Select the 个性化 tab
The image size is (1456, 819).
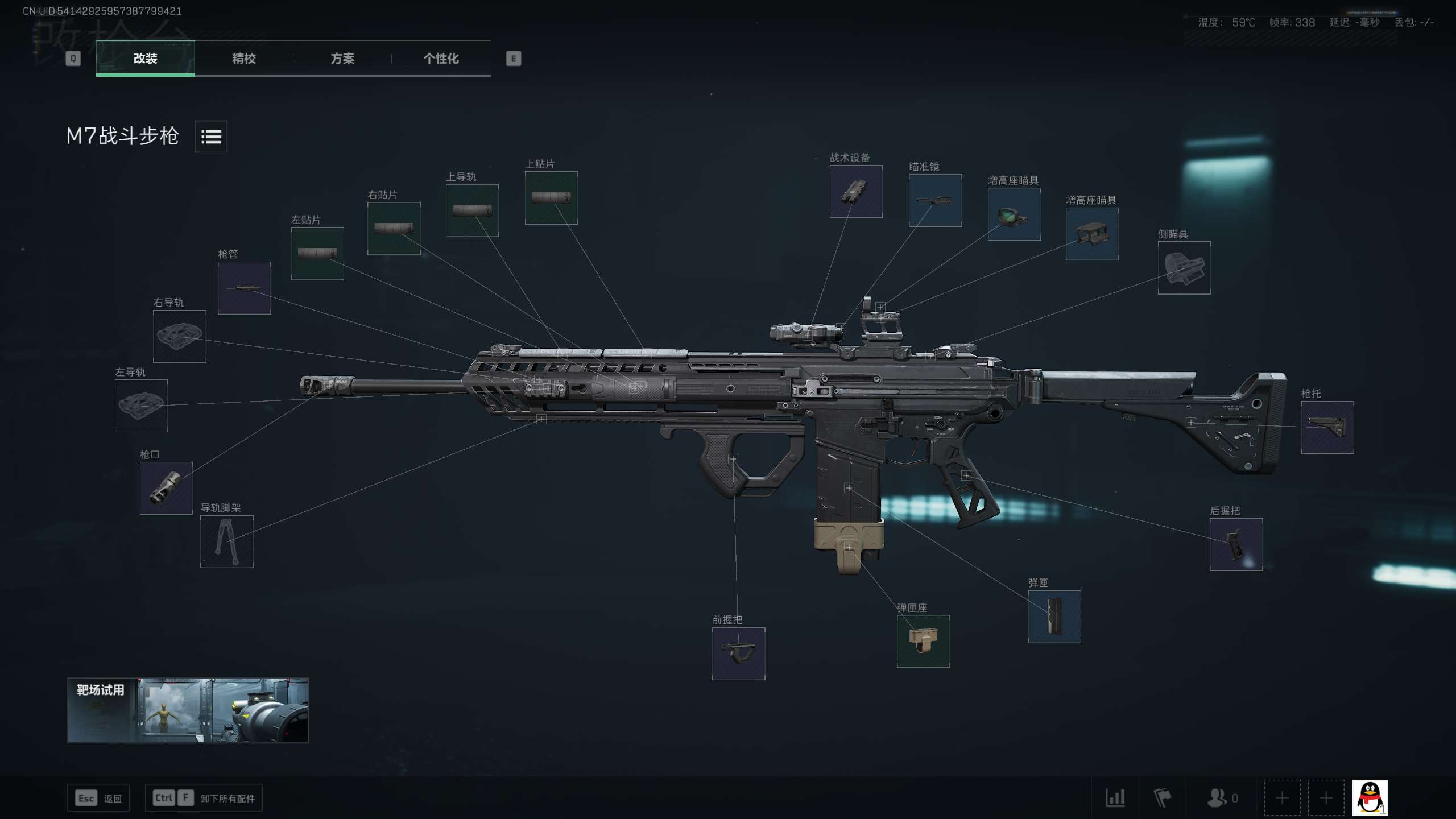coord(441,59)
